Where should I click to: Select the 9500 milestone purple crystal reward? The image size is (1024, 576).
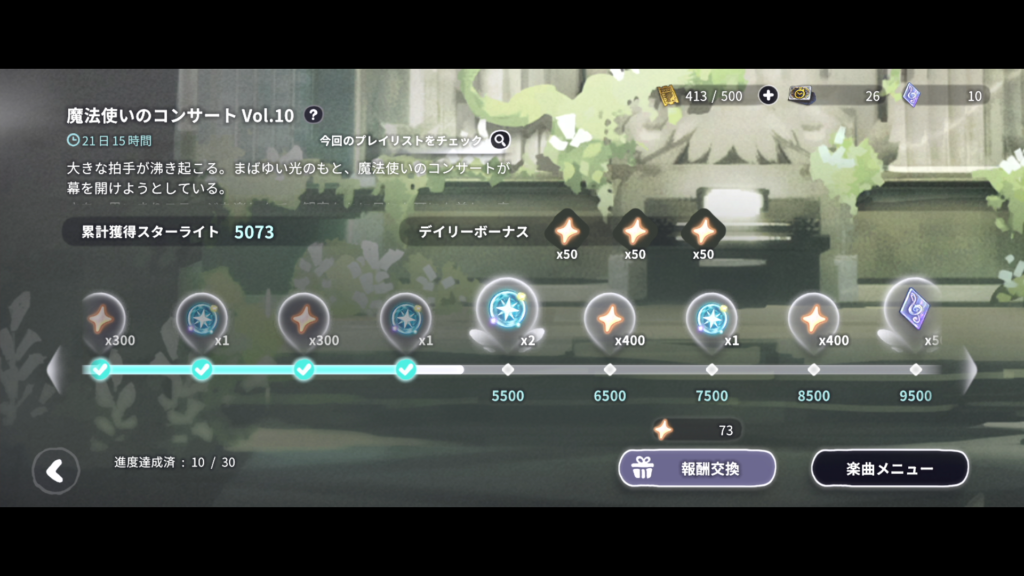click(x=914, y=310)
